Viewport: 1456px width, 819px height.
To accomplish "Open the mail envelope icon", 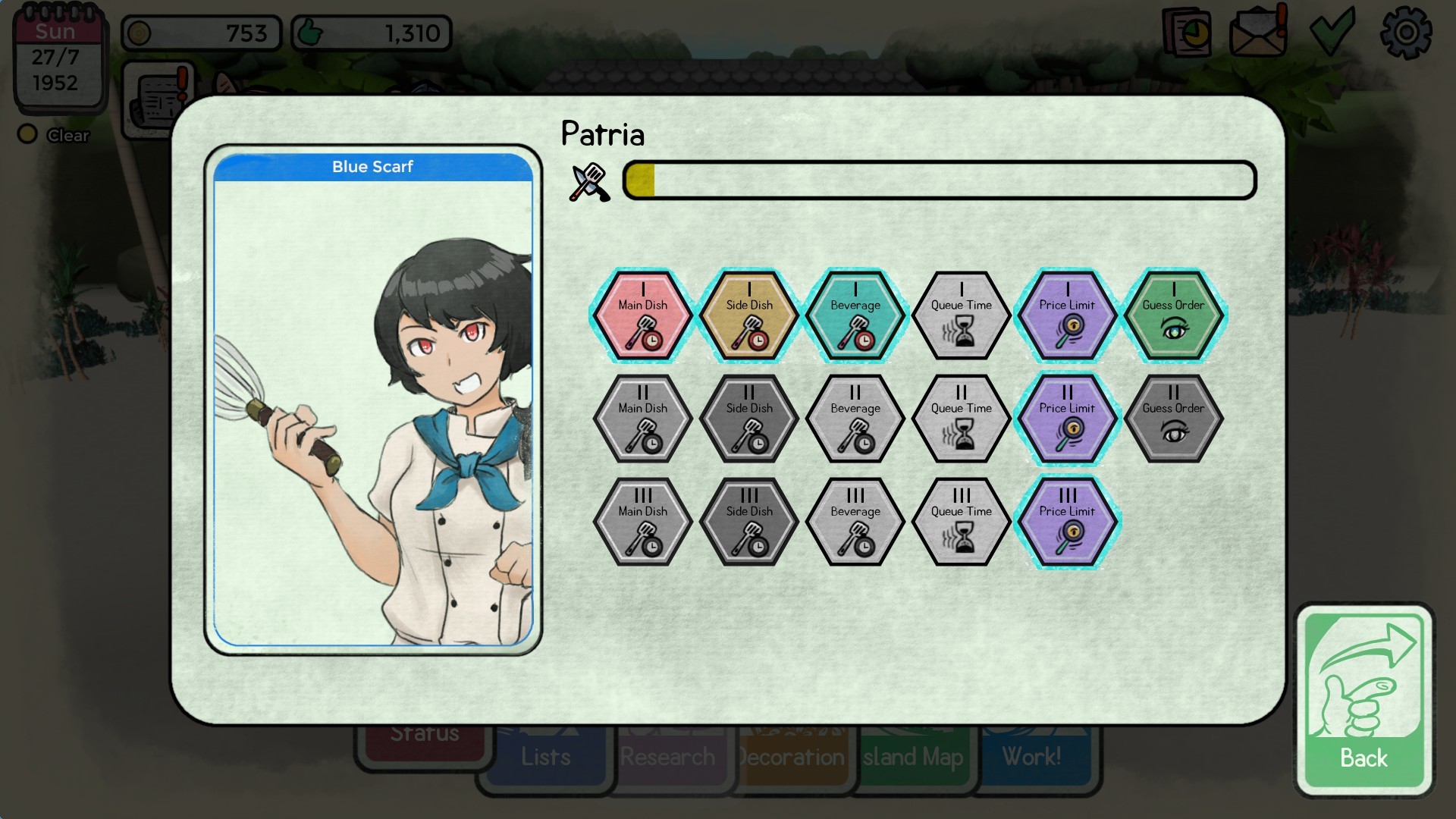I will point(1257,30).
